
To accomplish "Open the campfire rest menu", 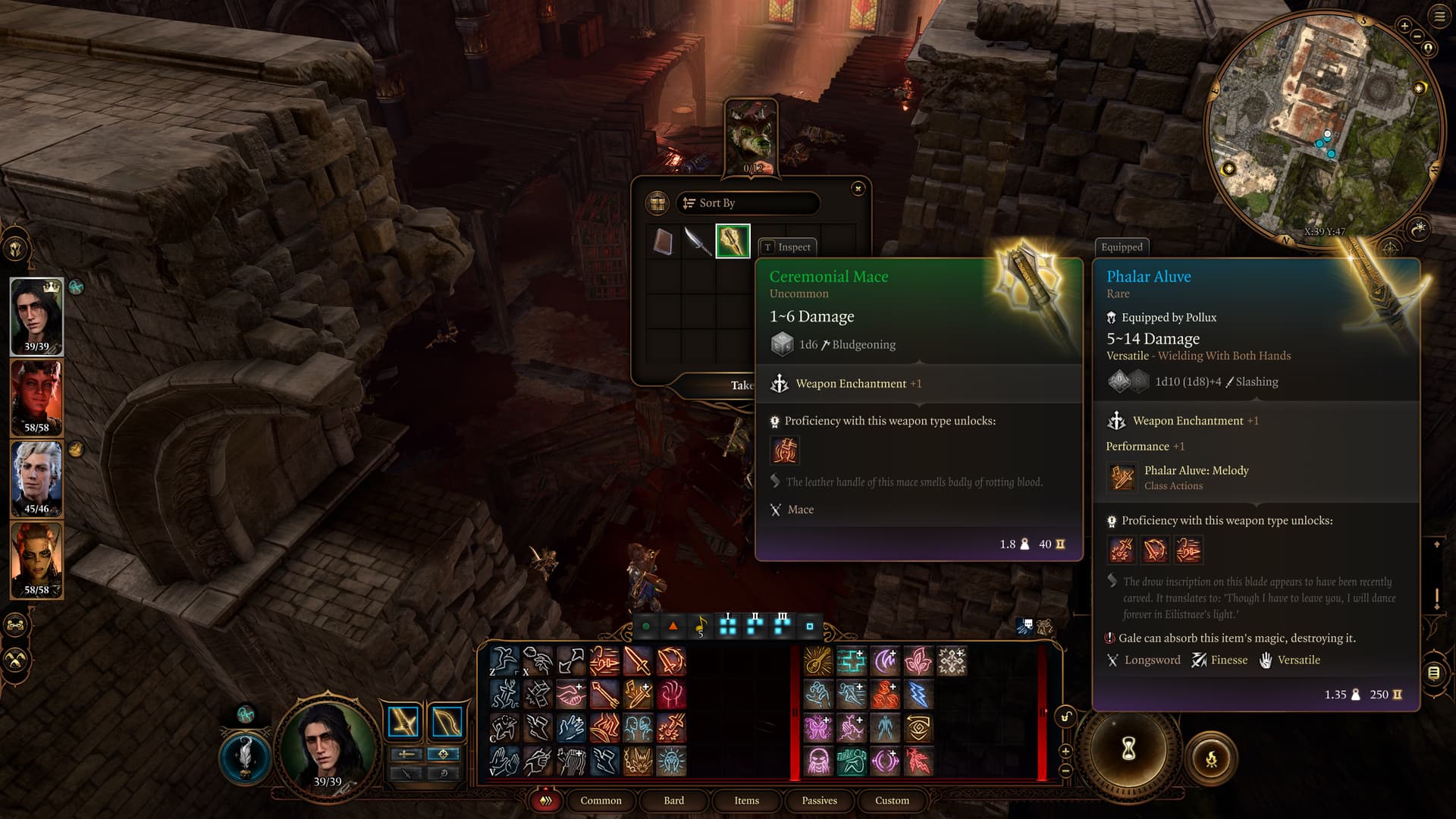I will [1210, 758].
